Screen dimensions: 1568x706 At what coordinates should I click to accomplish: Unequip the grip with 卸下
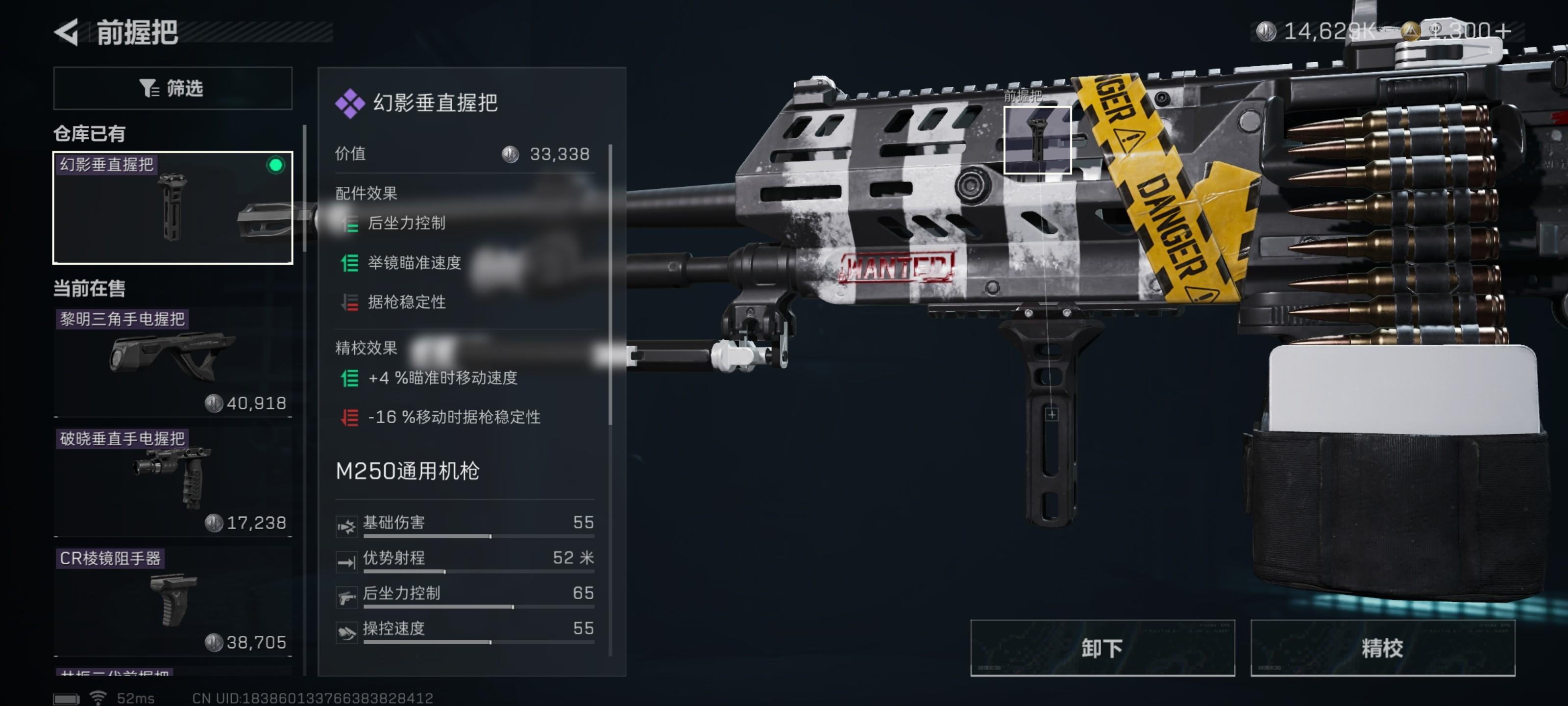click(1102, 648)
